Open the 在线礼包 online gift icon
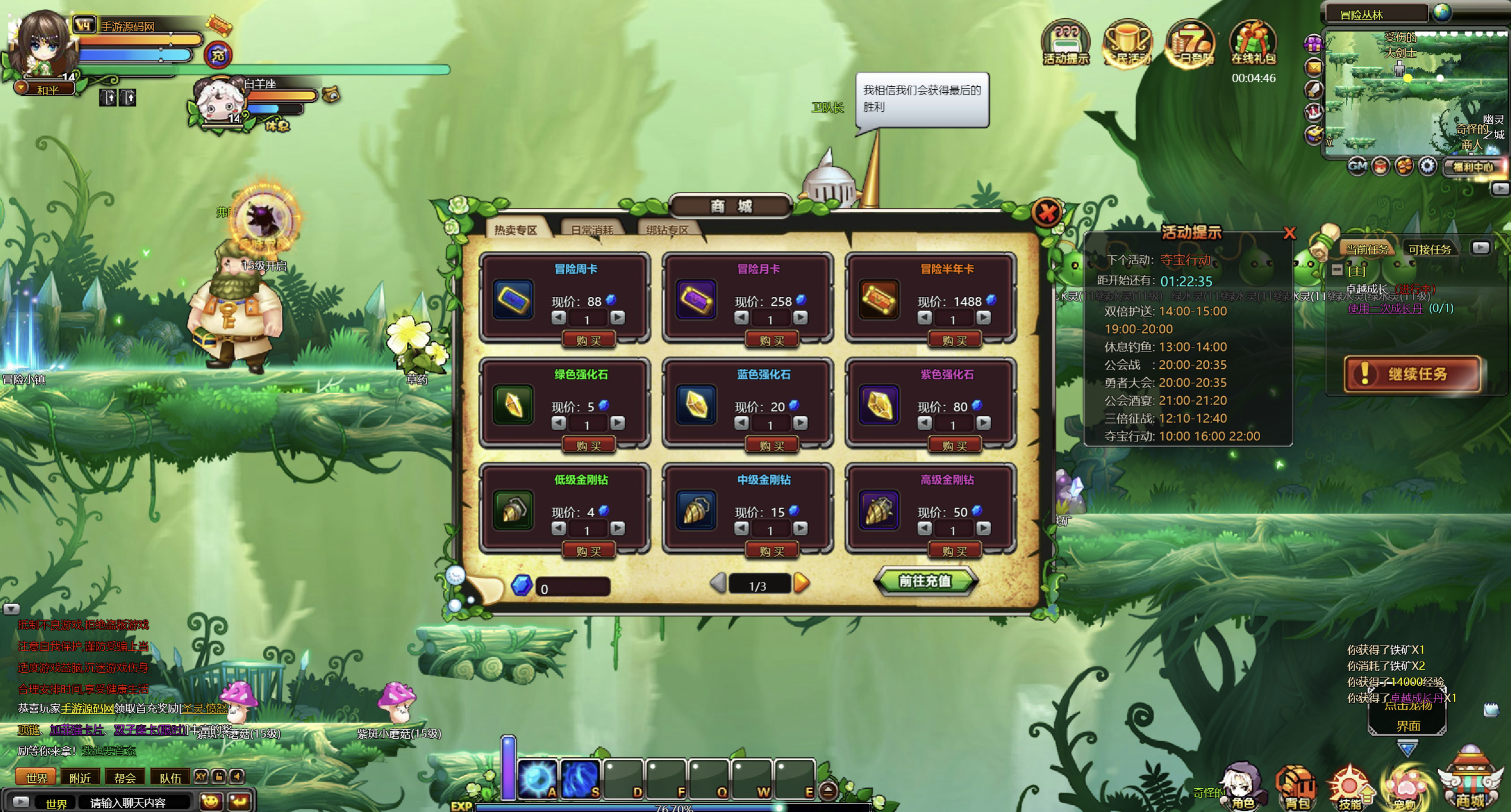The height and width of the screenshot is (812, 1511). point(1253,43)
